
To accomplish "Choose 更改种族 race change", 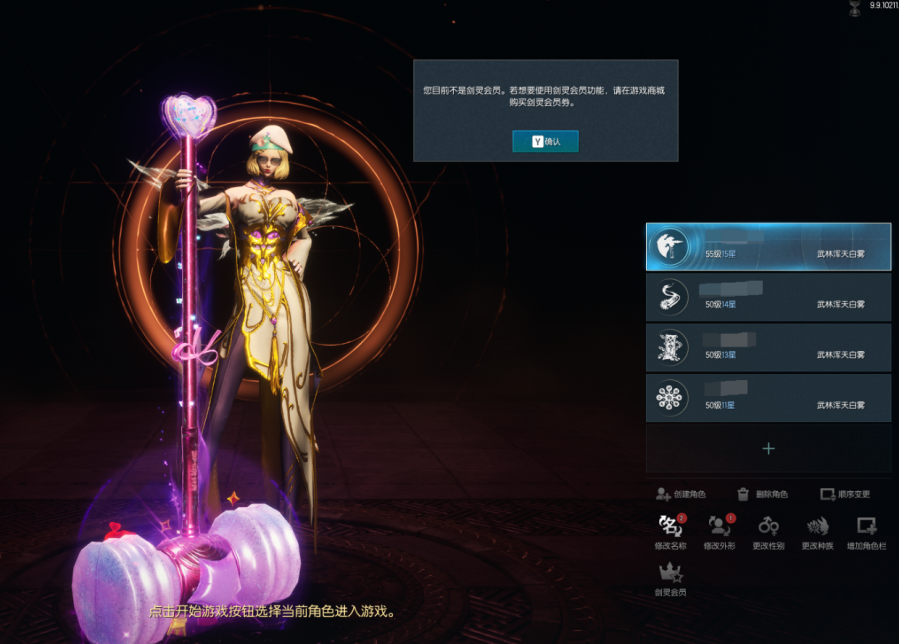I will coord(817,531).
